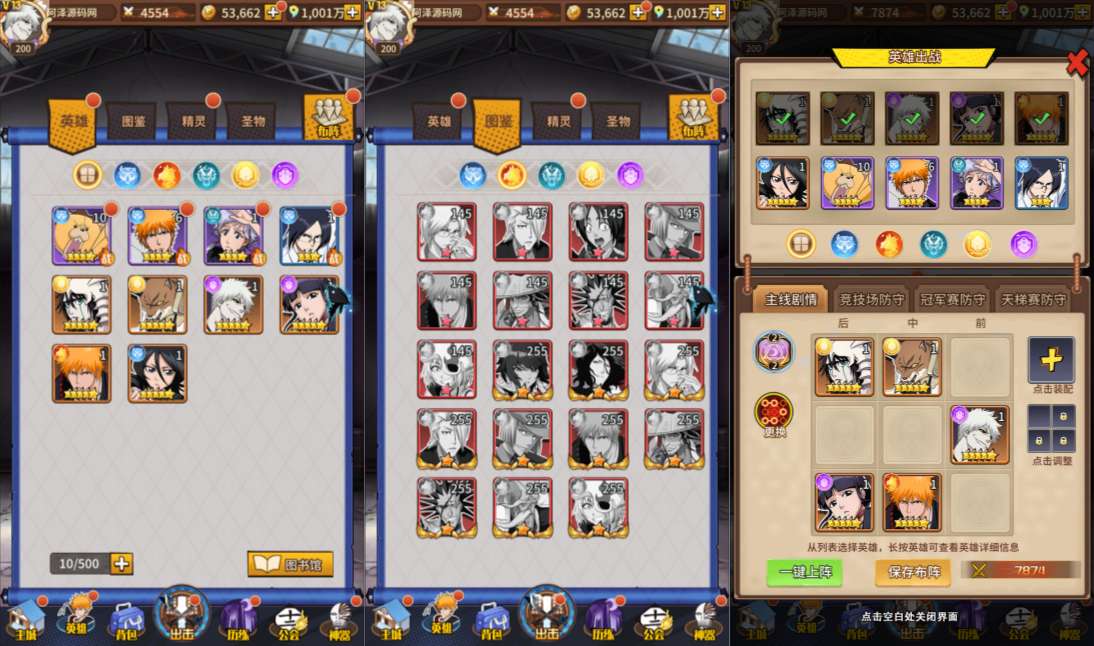Auto-deploy heroes with 一键上阵
1094x646 pixels.
(x=804, y=571)
